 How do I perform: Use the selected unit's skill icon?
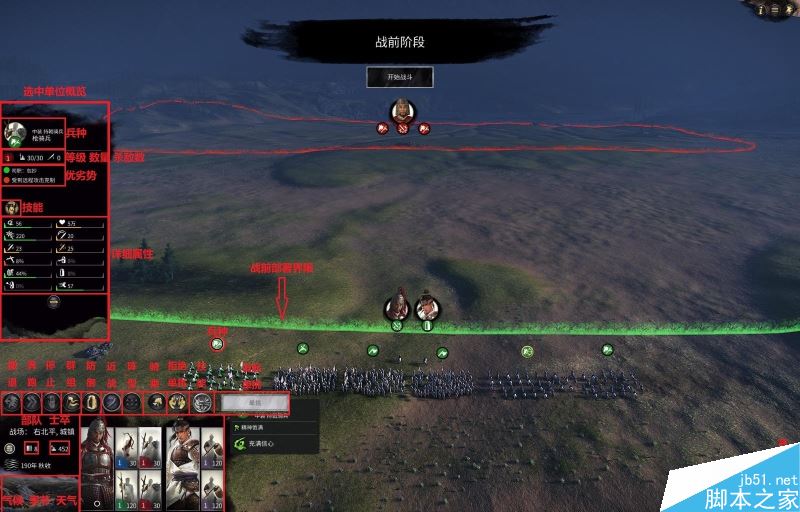(x=13, y=207)
